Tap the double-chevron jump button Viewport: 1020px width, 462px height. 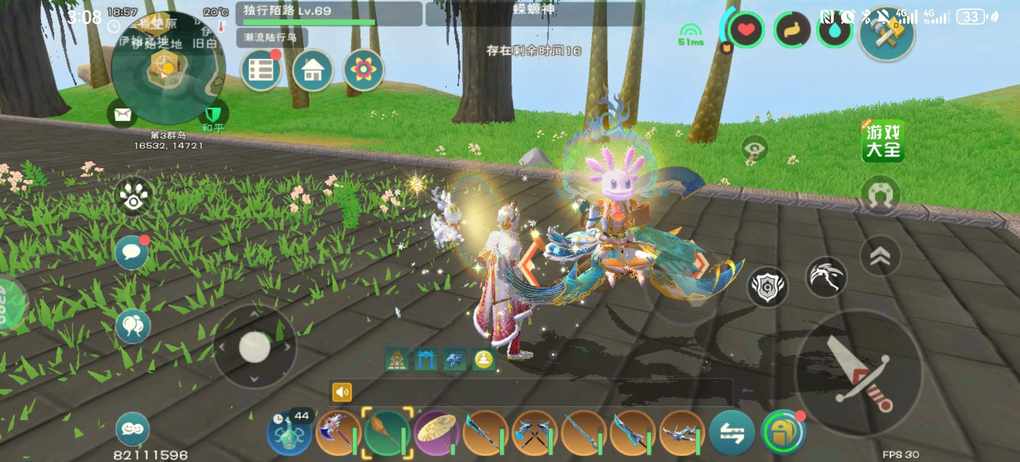pyautogui.click(x=880, y=256)
